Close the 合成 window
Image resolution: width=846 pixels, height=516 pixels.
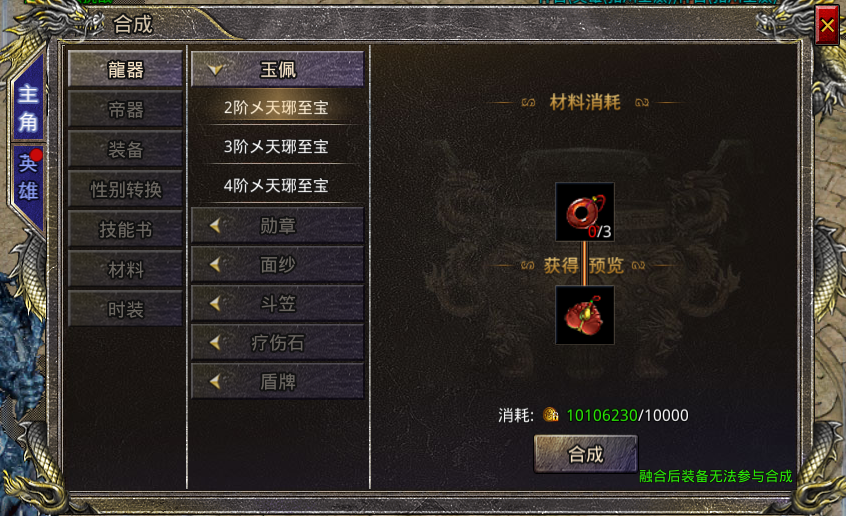click(x=827, y=26)
